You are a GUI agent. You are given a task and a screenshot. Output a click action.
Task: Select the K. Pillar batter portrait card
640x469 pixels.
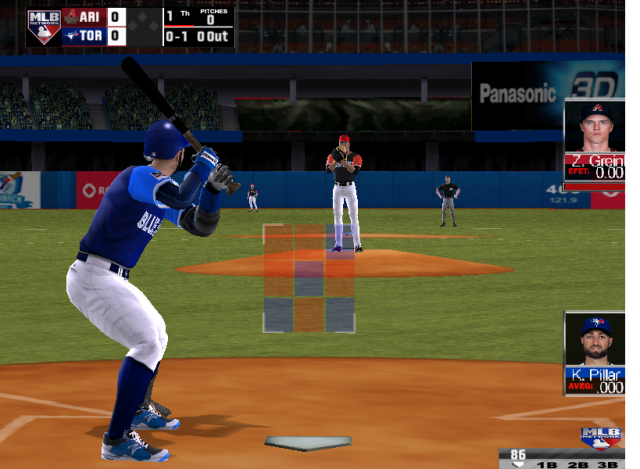(595, 354)
